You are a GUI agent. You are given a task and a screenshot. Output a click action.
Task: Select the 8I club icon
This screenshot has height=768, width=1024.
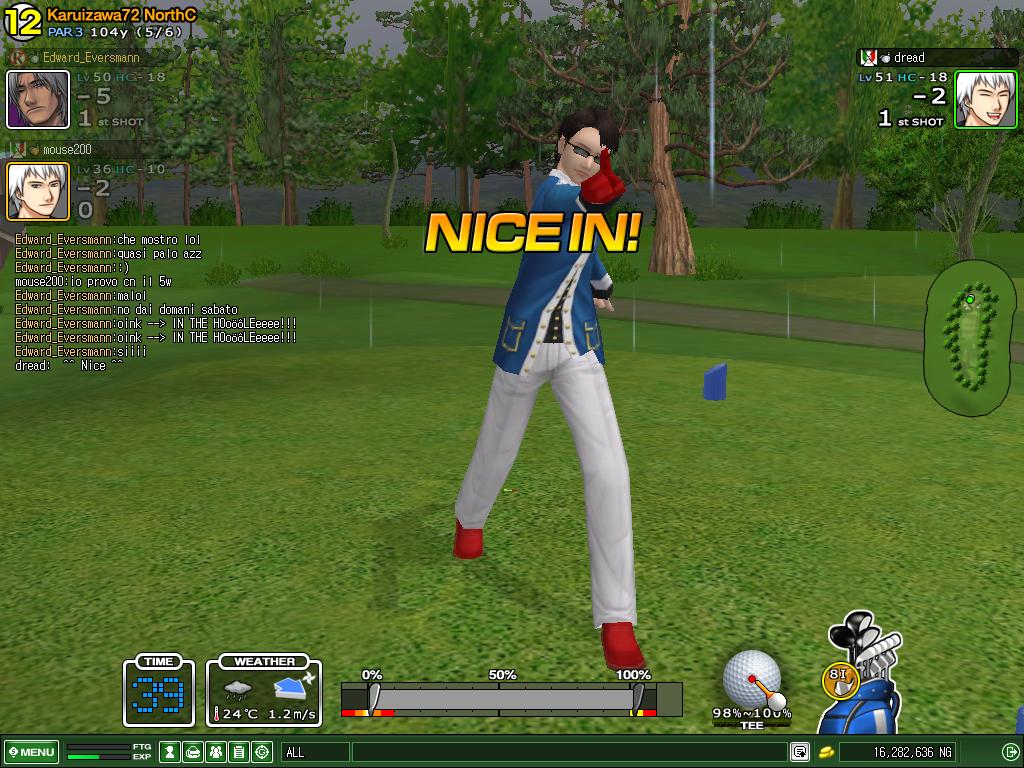[840, 680]
